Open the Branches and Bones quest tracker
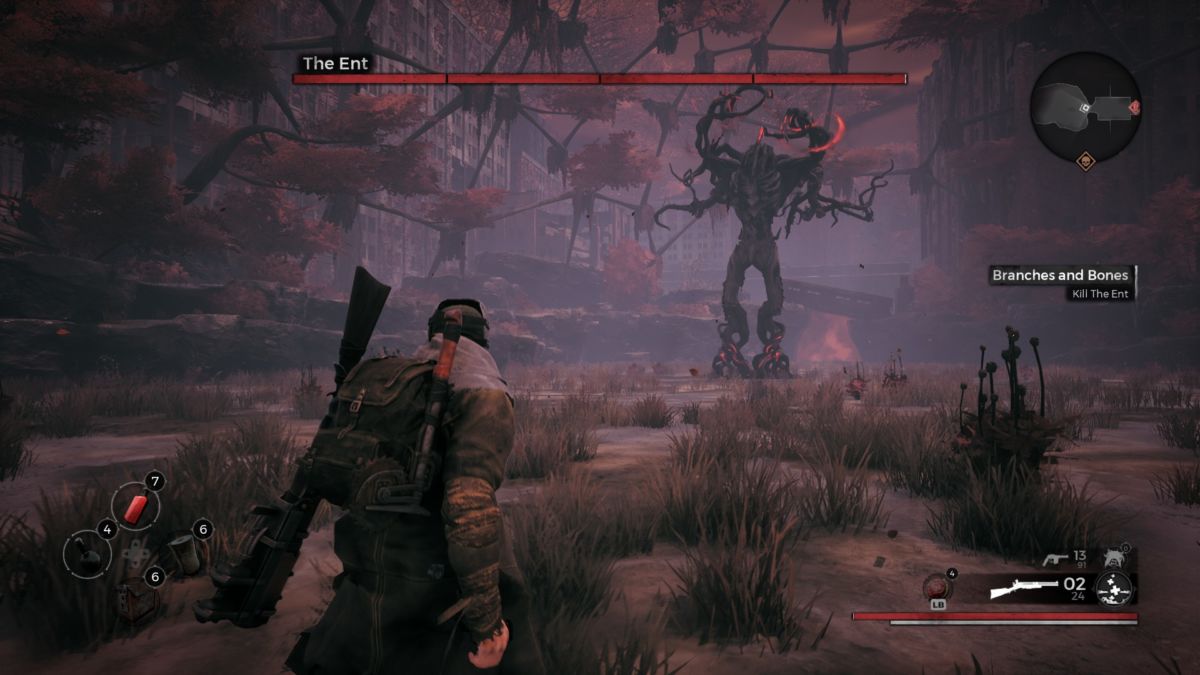 pyautogui.click(x=1060, y=275)
